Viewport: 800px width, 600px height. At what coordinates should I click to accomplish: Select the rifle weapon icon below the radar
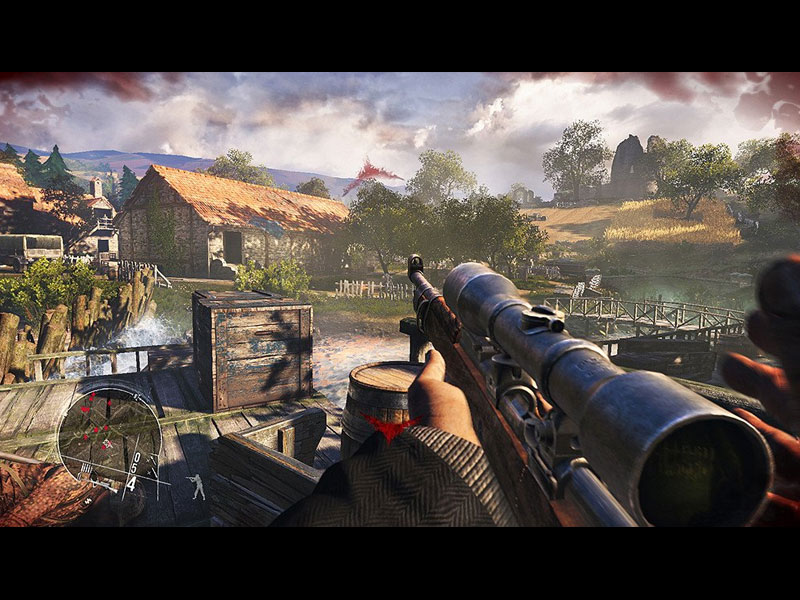click(103, 484)
